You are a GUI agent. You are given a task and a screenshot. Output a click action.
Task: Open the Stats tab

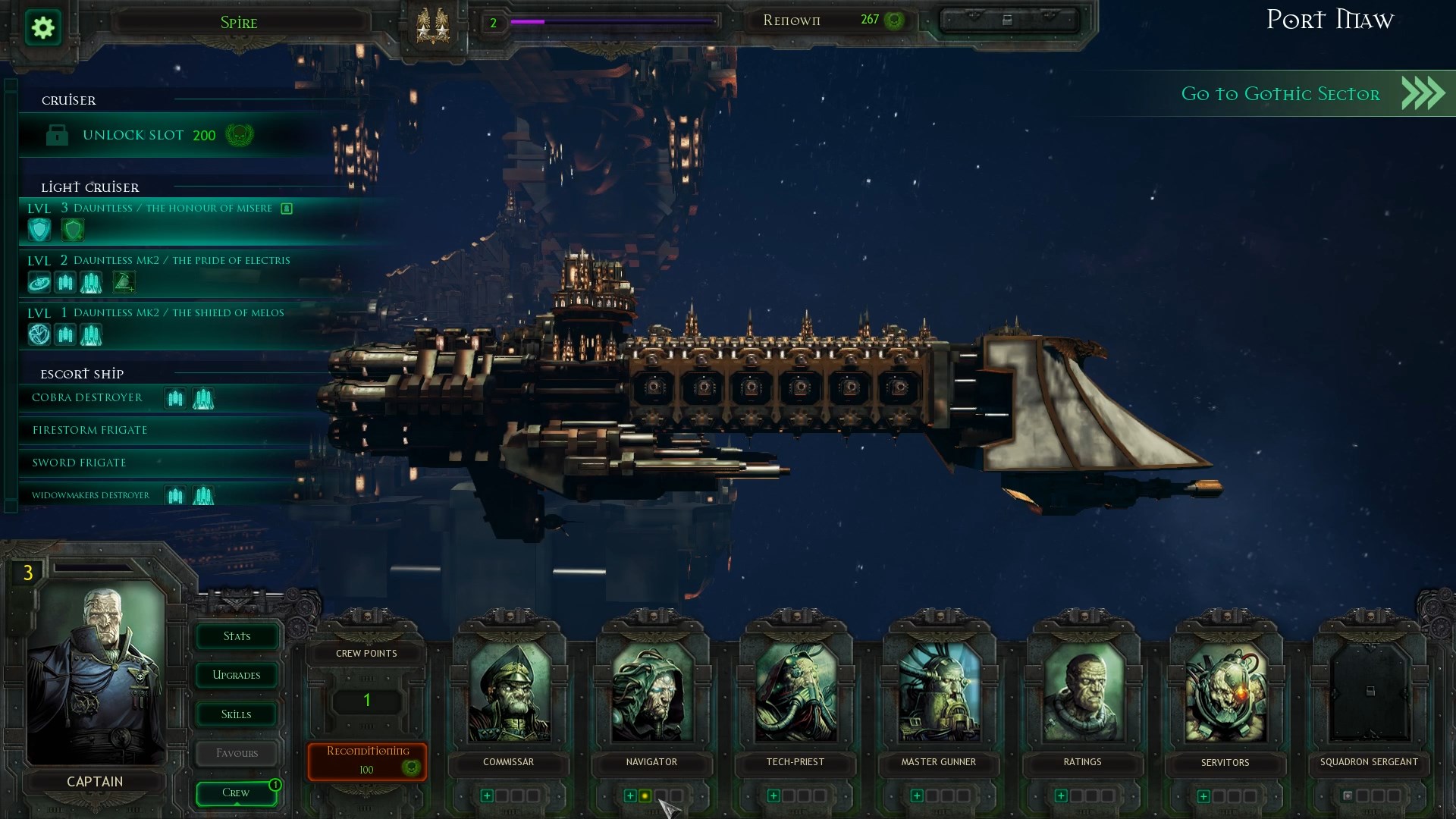pyautogui.click(x=237, y=637)
